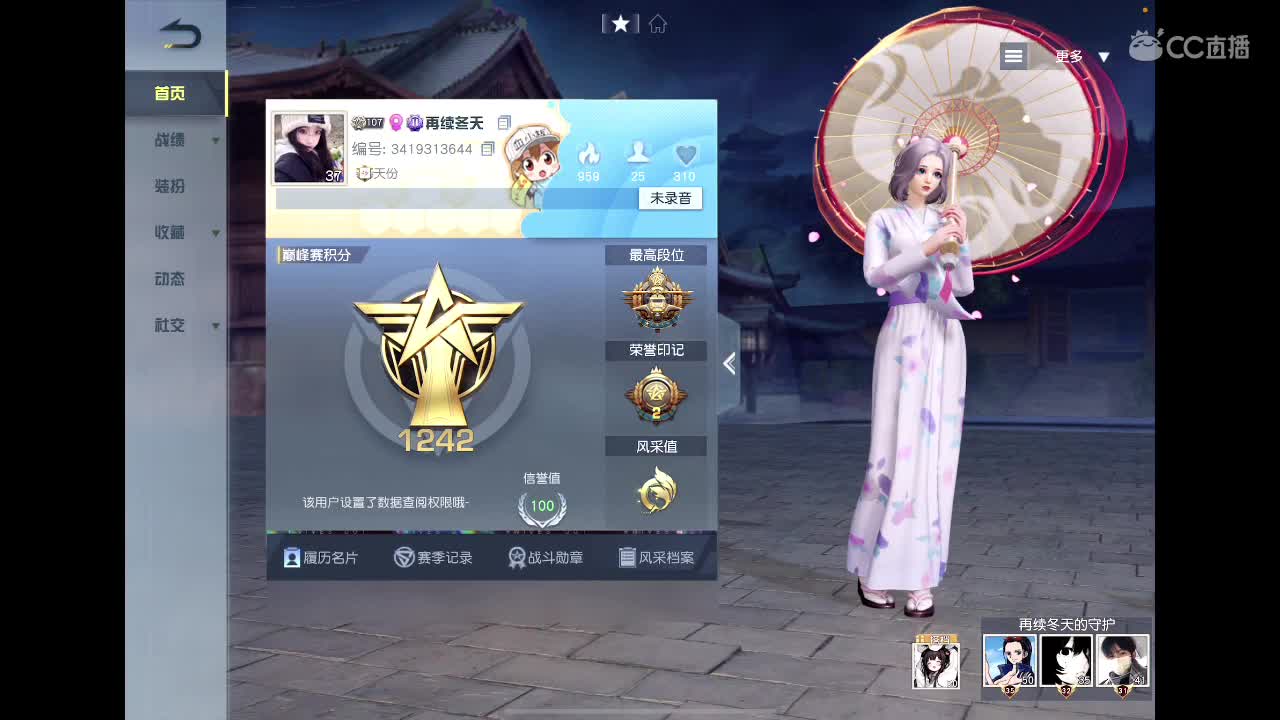The height and width of the screenshot is (720, 1280).
Task: Toggle the star icon at top center
Action: click(622, 23)
